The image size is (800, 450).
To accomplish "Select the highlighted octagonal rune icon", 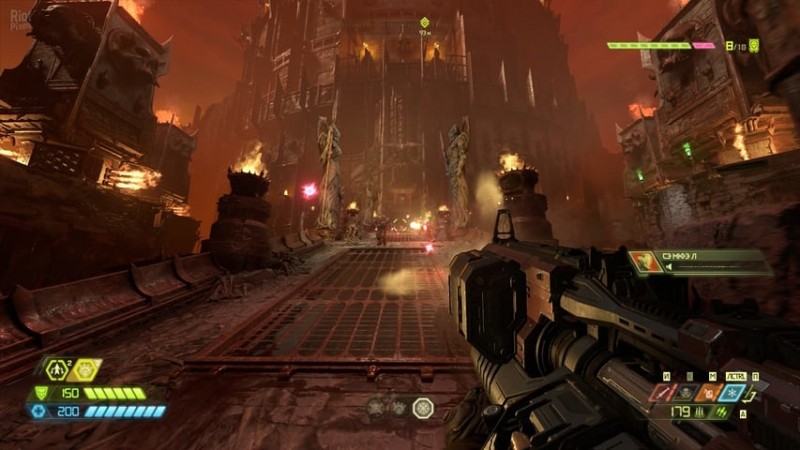I will coord(423,408).
